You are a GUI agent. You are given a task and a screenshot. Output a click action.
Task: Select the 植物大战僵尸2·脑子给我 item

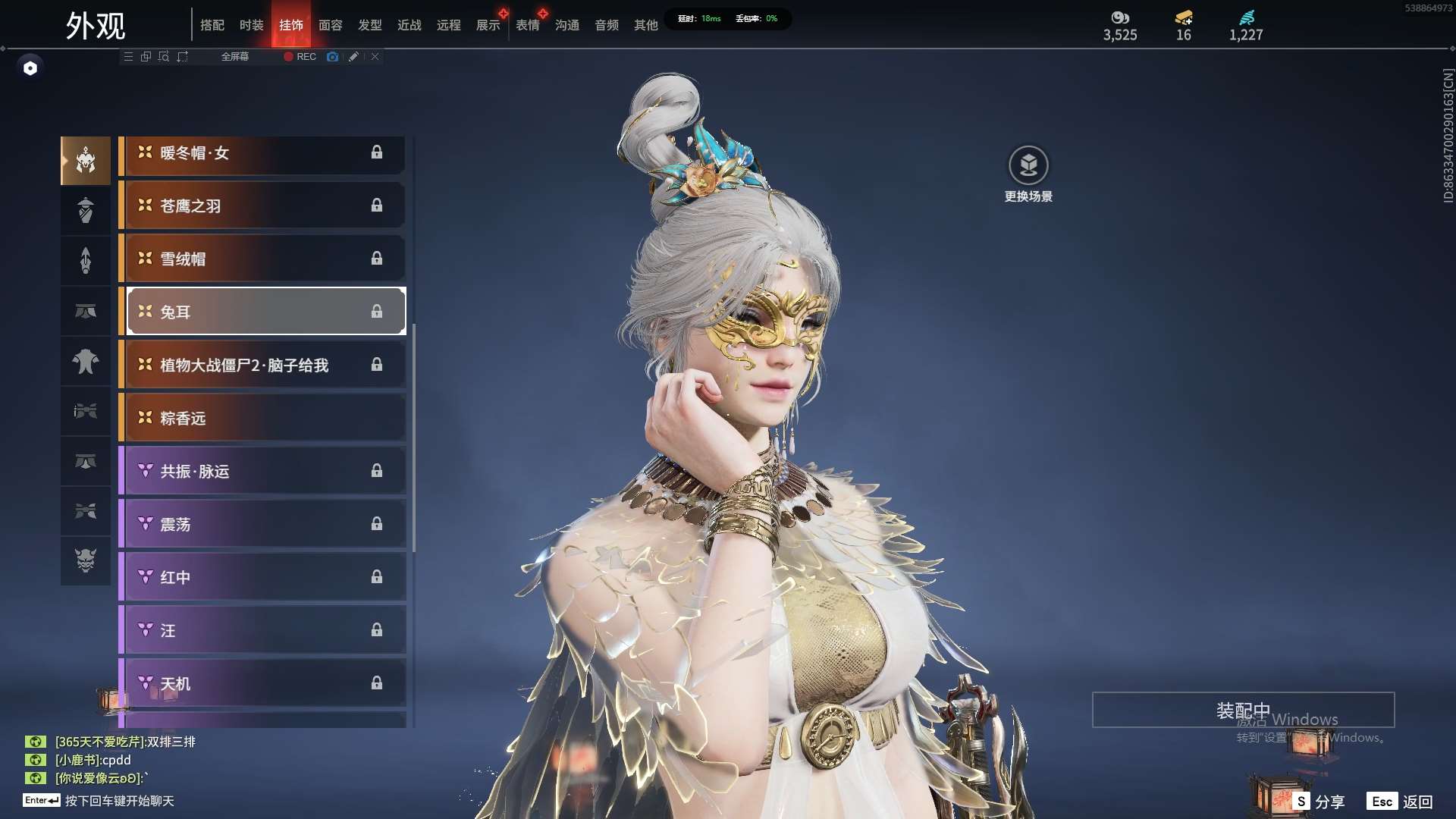coord(263,366)
